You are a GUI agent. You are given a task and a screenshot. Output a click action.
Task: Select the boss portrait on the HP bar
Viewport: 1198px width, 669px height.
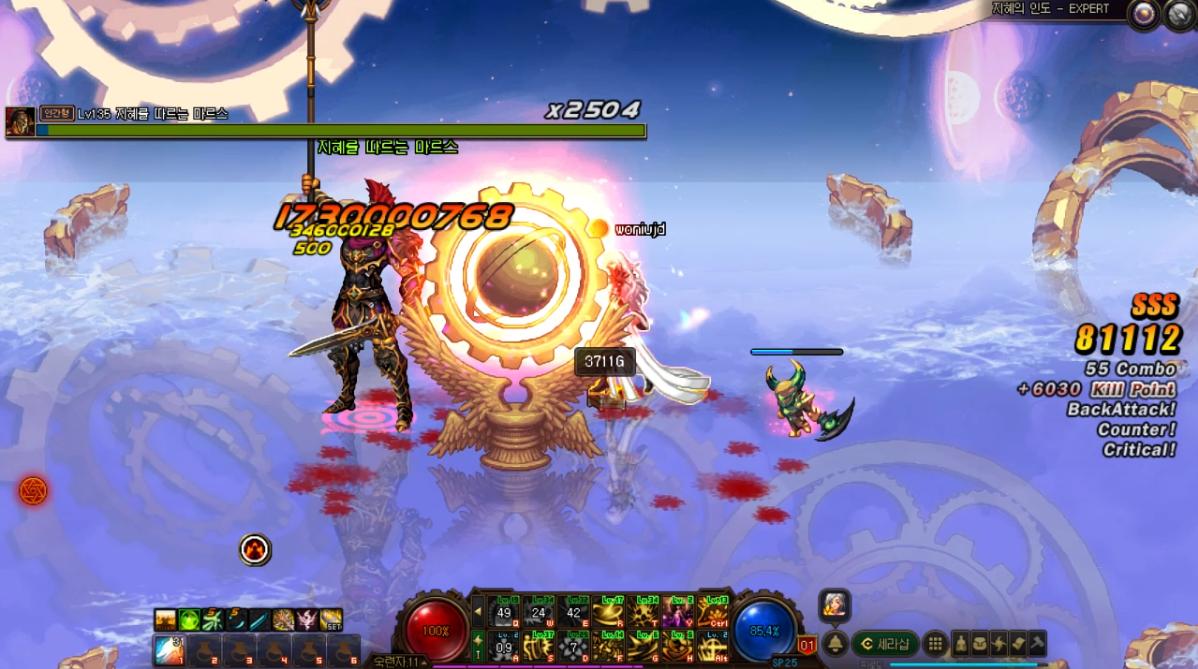tap(20, 121)
